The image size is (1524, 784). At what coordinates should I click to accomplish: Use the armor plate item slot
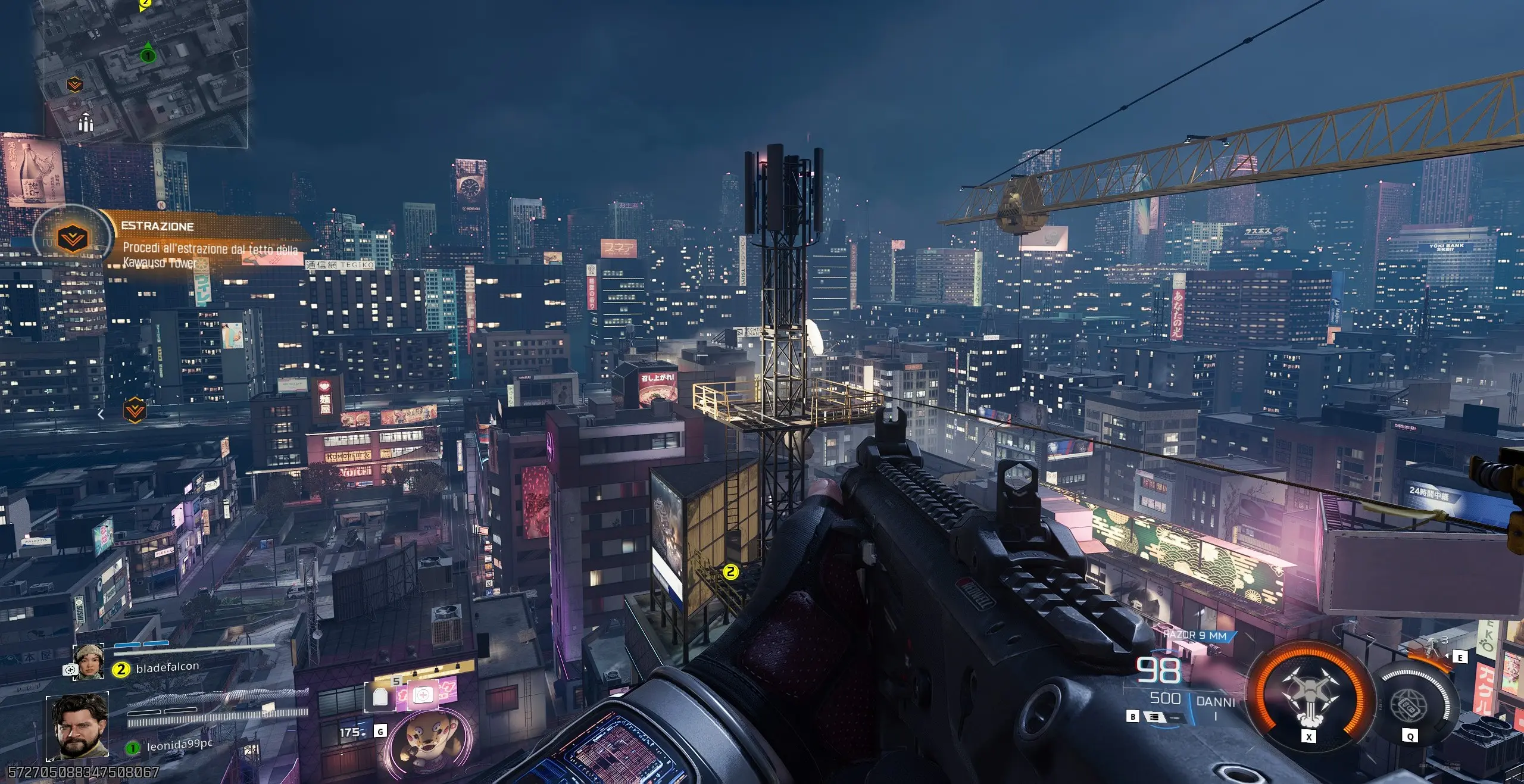[380, 696]
